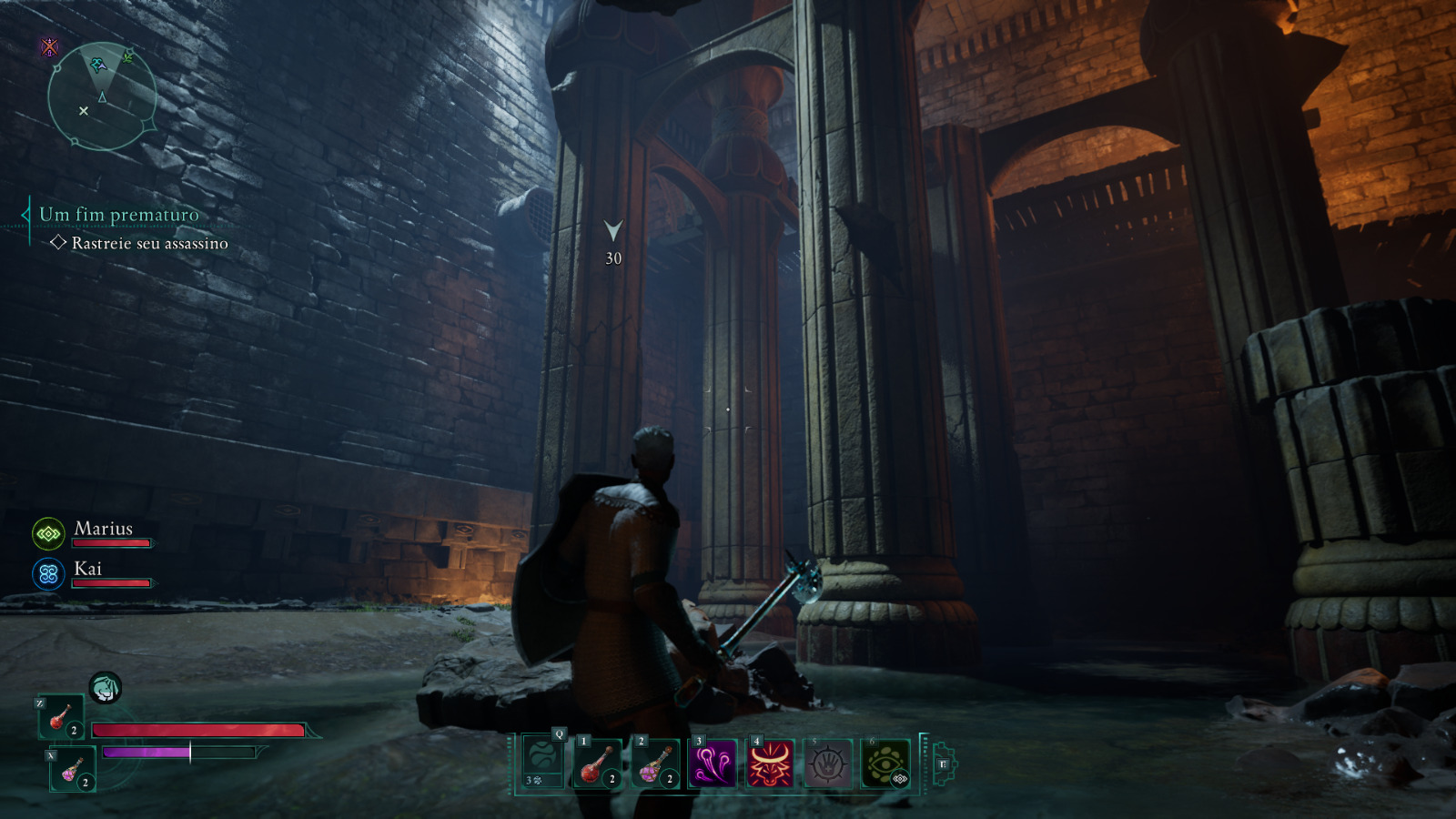Click the crossed-swords status icon beside the minimap
This screenshot has height=819, width=1456.
tap(49, 47)
